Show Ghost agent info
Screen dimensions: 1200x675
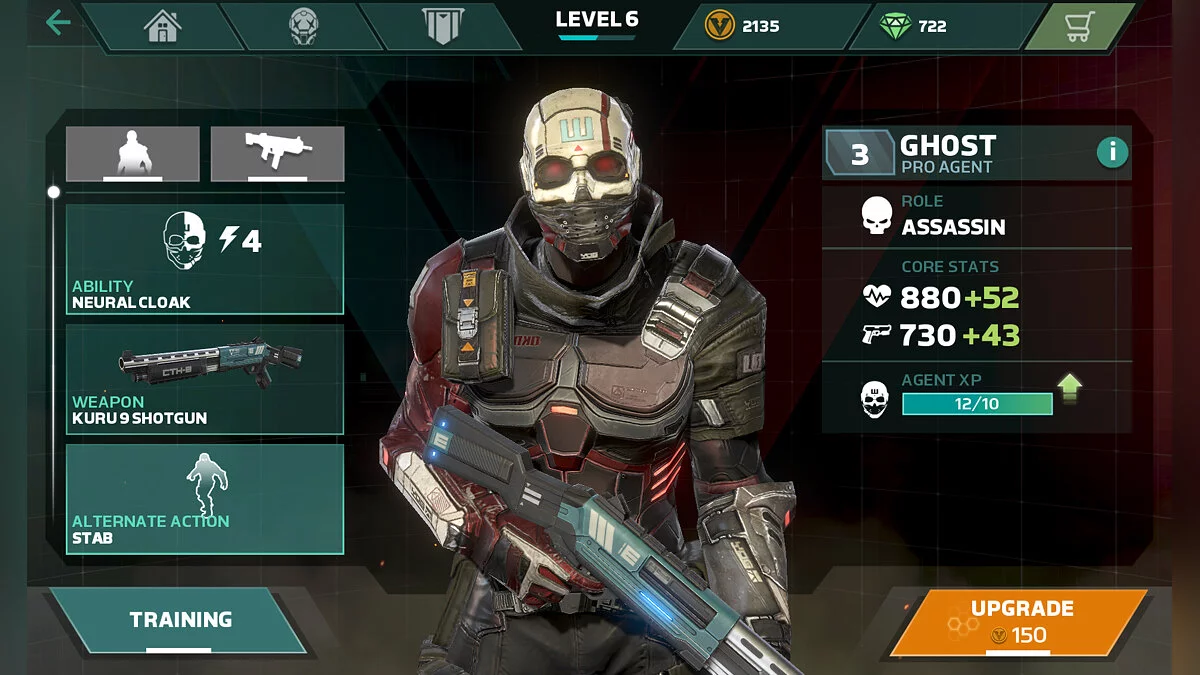(1112, 152)
